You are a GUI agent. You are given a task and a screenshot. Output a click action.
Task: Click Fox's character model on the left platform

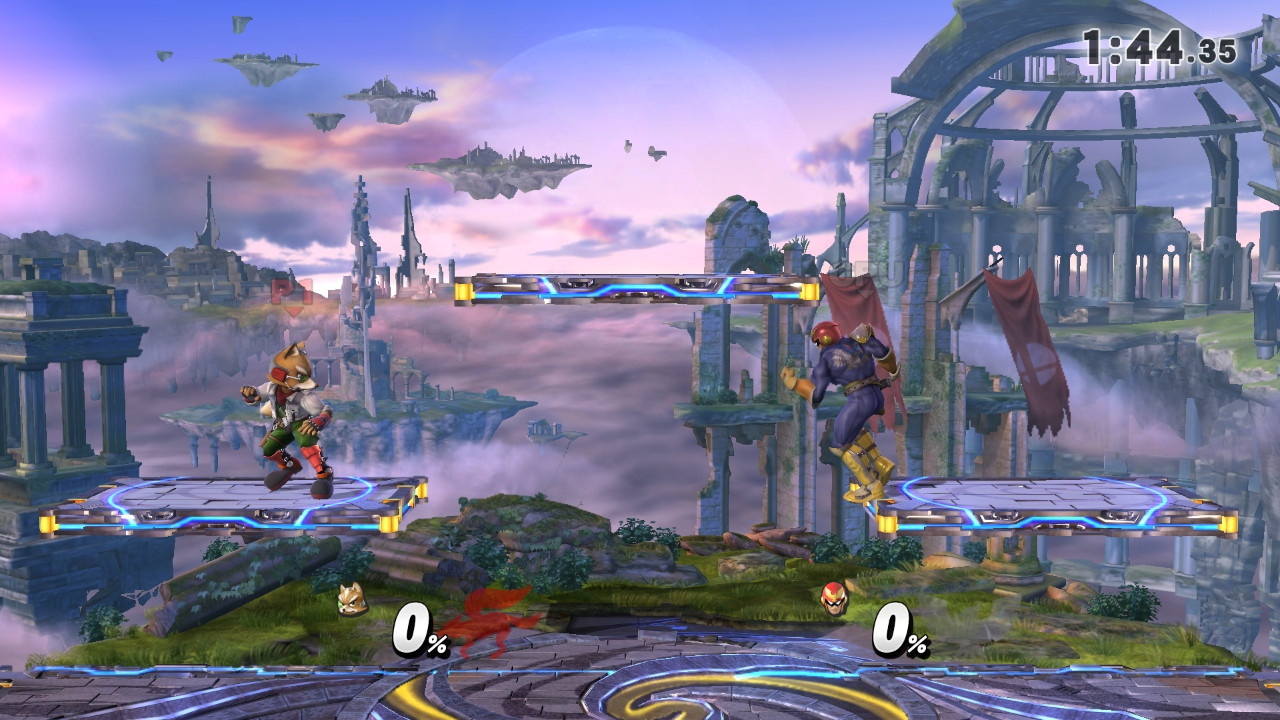pyautogui.click(x=290, y=420)
